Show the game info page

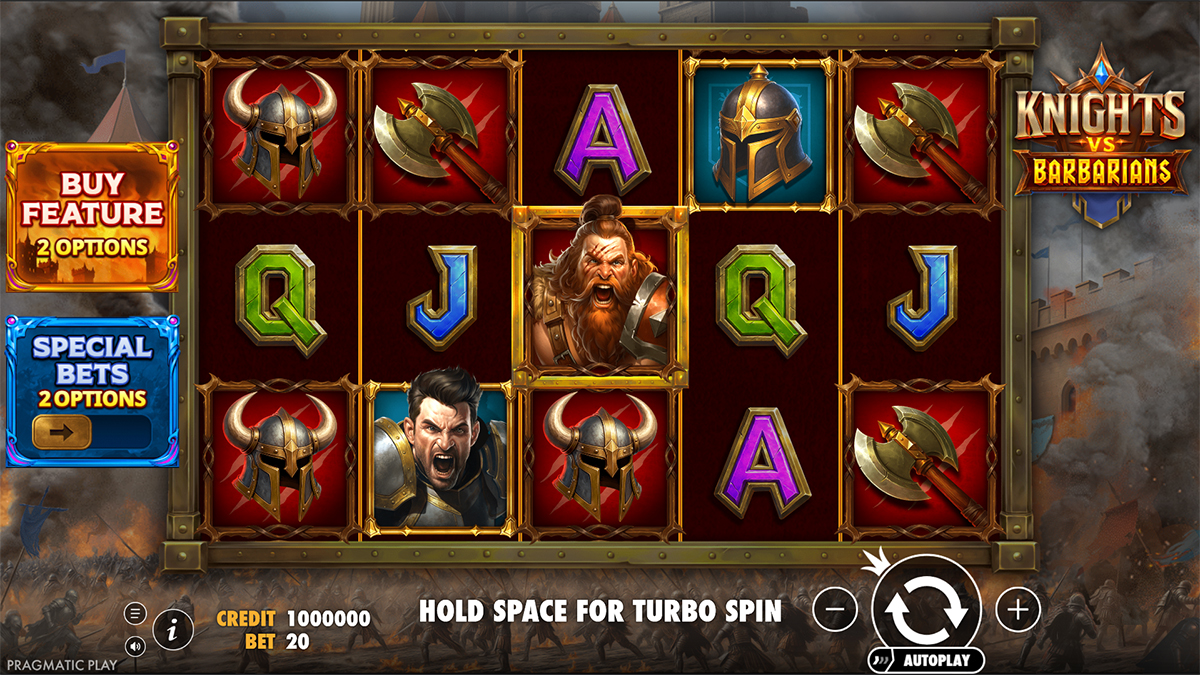pyautogui.click(x=174, y=629)
